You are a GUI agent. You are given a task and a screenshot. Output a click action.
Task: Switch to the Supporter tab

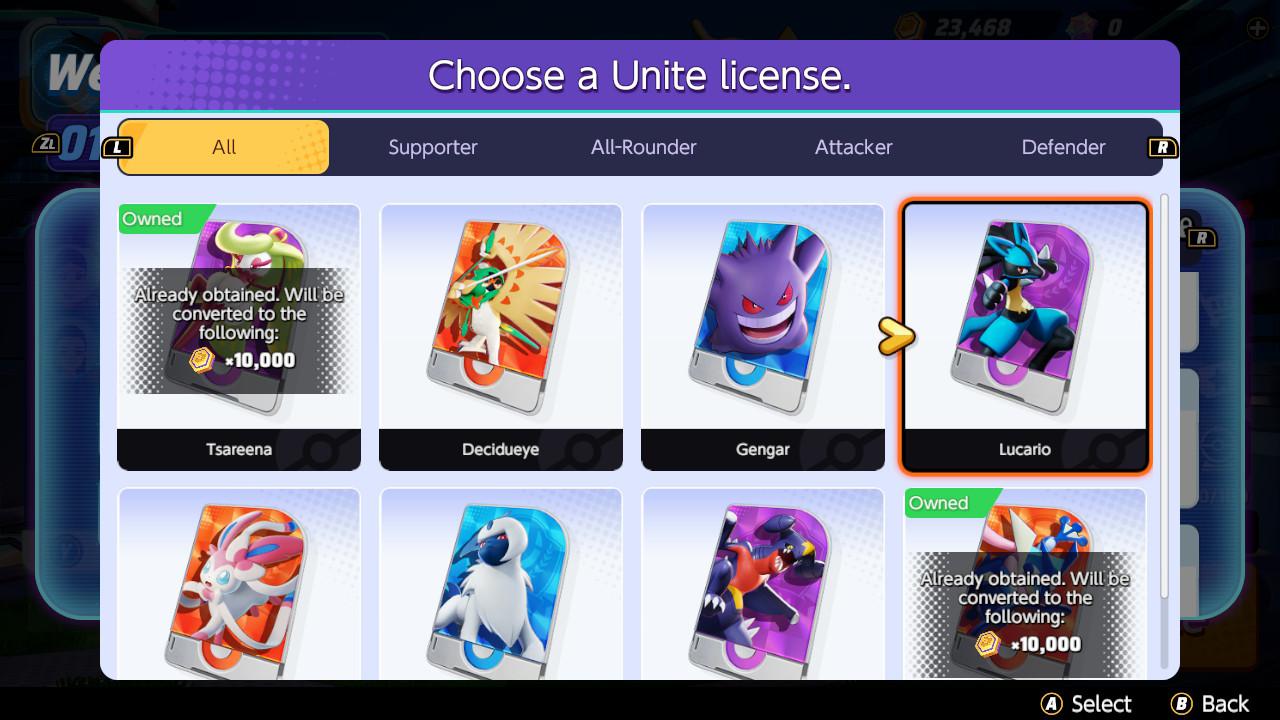433,147
